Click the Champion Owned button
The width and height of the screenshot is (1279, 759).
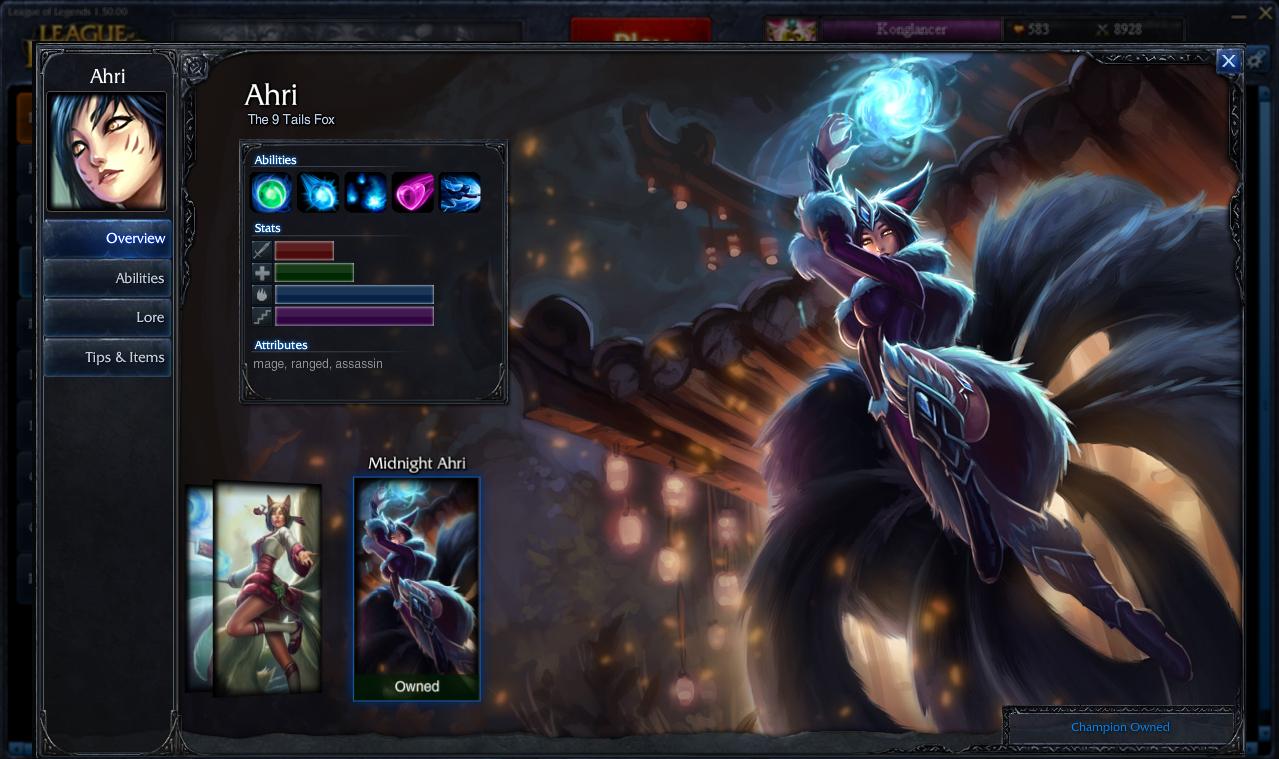tap(1120, 727)
